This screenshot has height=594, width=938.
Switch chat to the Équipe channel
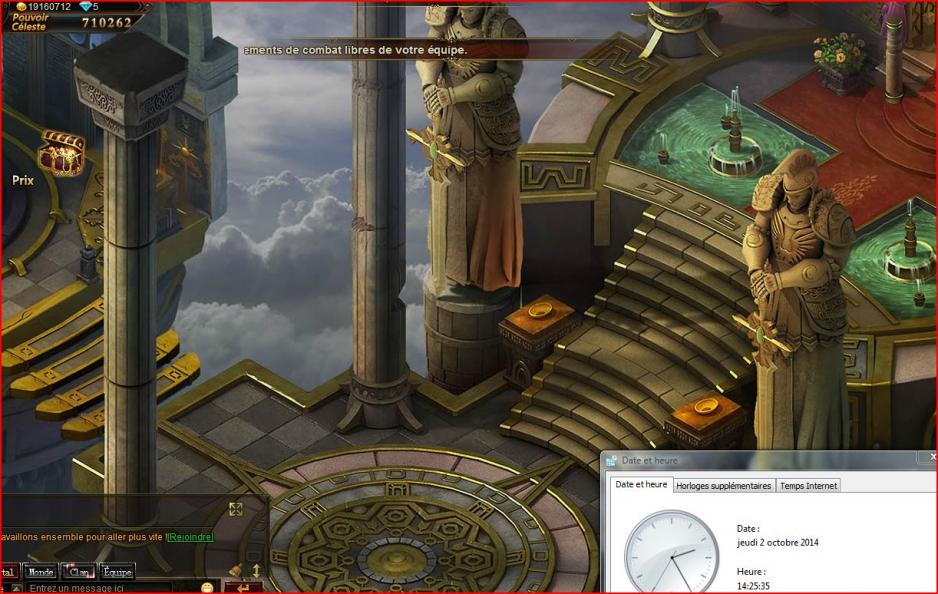pyautogui.click(x=116, y=572)
